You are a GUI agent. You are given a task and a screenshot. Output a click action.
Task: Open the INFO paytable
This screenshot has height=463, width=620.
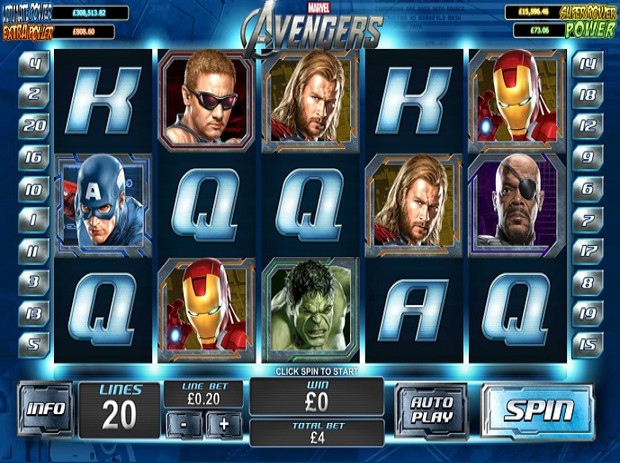pos(45,409)
